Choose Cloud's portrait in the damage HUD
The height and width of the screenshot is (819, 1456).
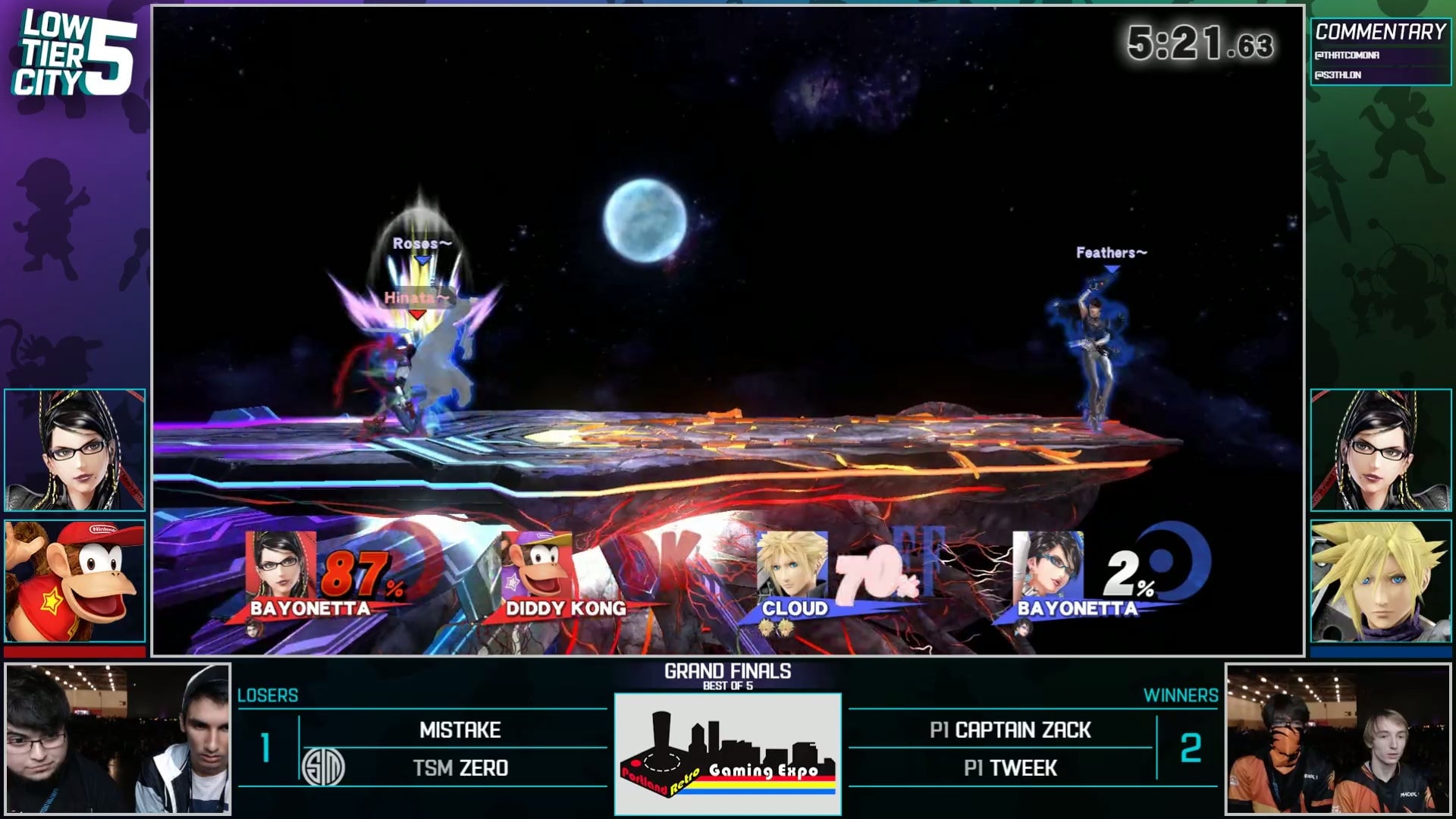(792, 565)
